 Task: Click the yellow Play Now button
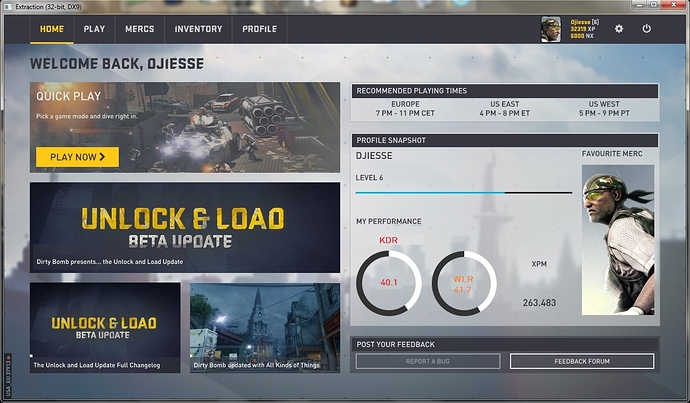(x=76, y=156)
